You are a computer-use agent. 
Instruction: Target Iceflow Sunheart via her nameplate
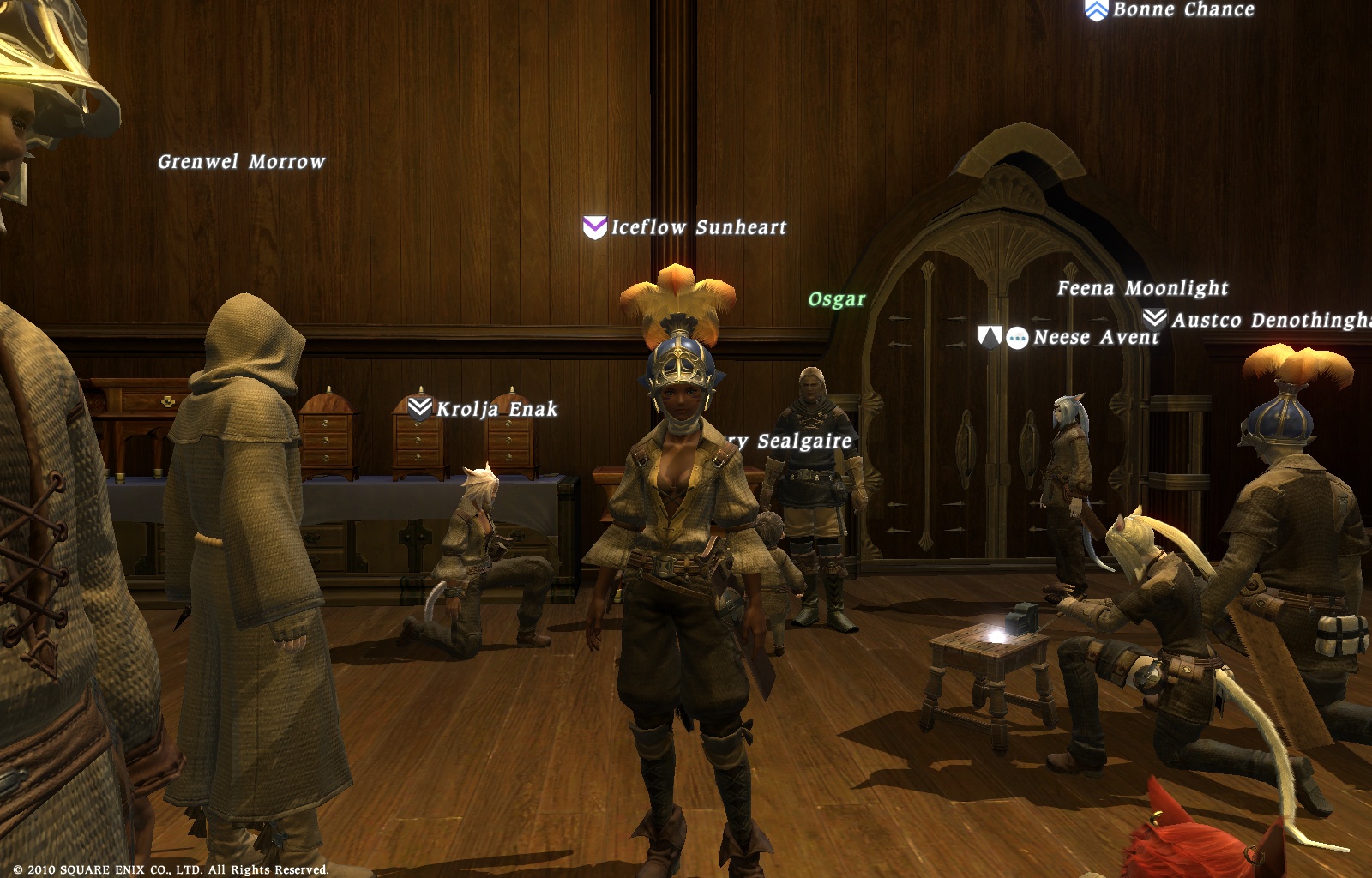[x=698, y=227]
